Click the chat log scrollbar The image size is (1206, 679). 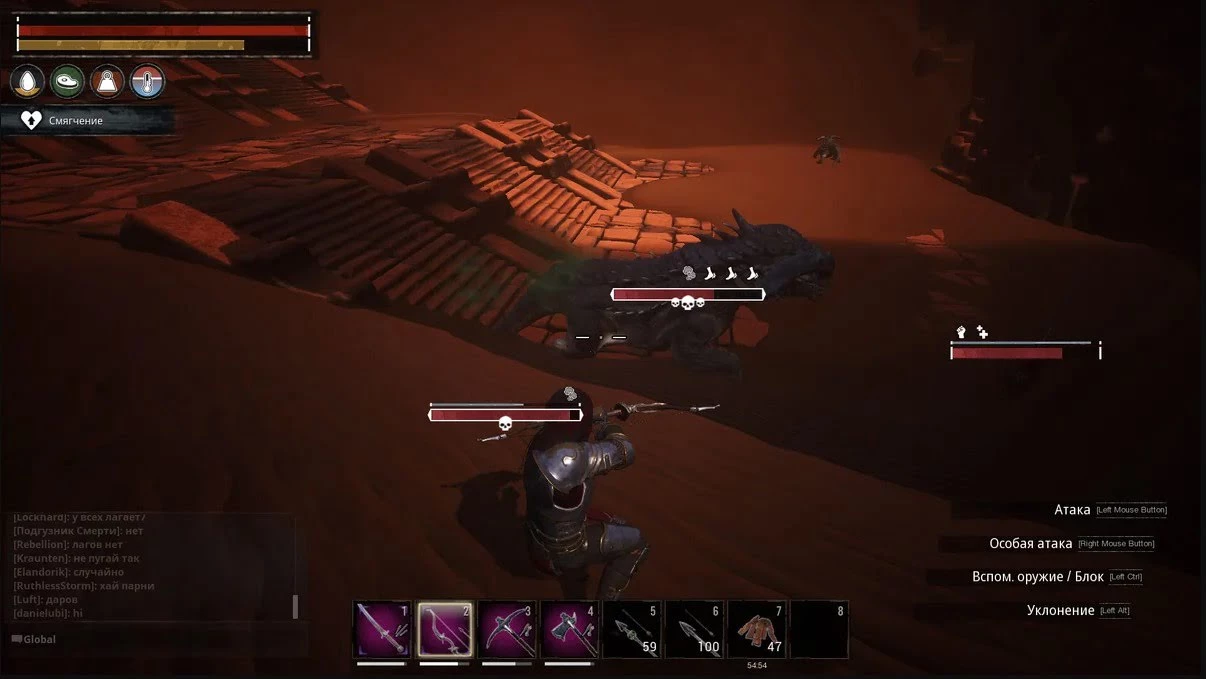click(x=295, y=606)
